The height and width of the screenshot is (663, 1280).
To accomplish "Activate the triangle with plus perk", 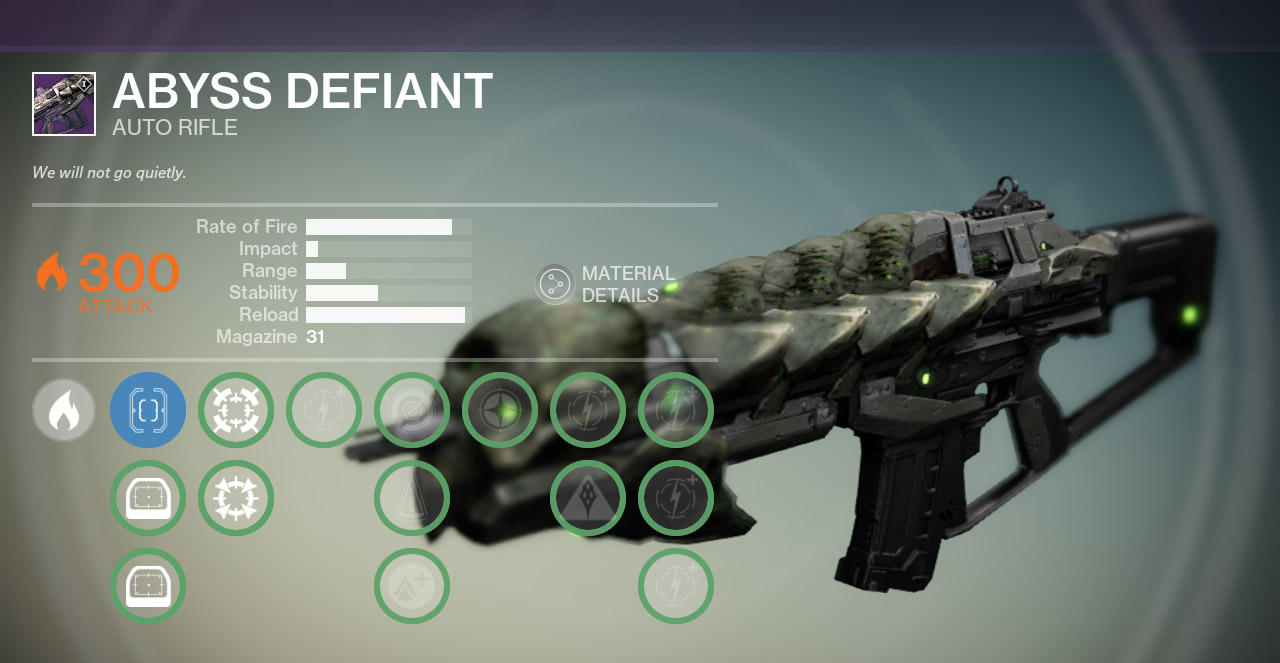I will 412,586.
